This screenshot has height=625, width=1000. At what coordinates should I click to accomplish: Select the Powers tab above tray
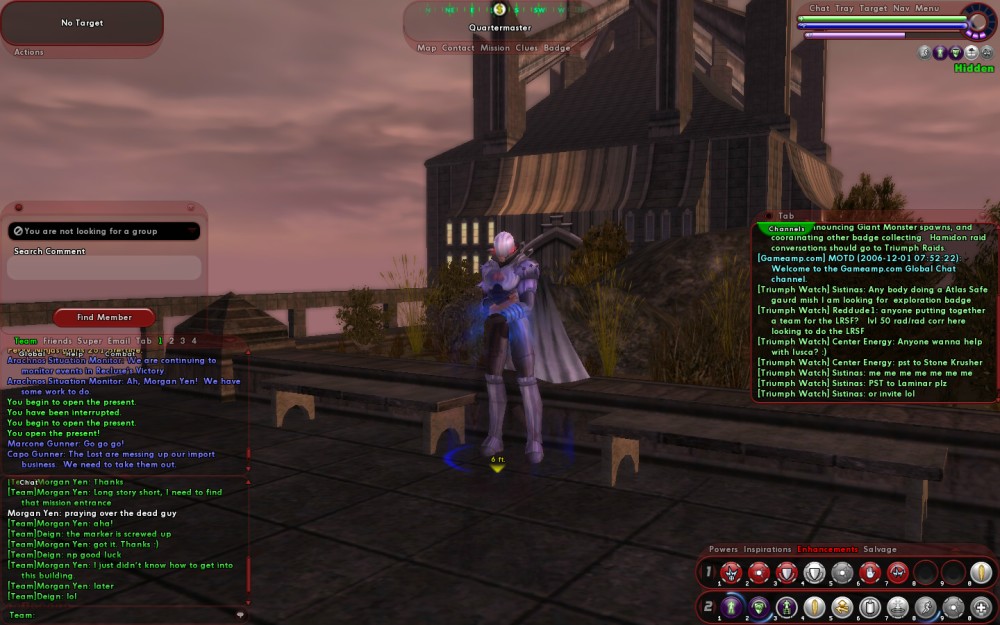(x=723, y=549)
